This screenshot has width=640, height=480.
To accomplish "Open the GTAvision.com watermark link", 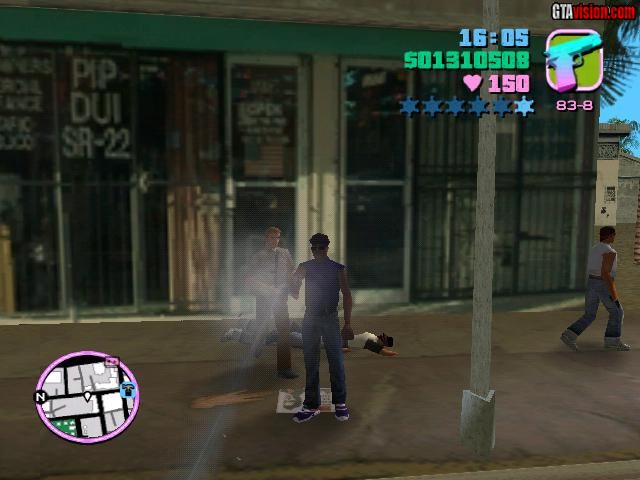I will pos(593,11).
